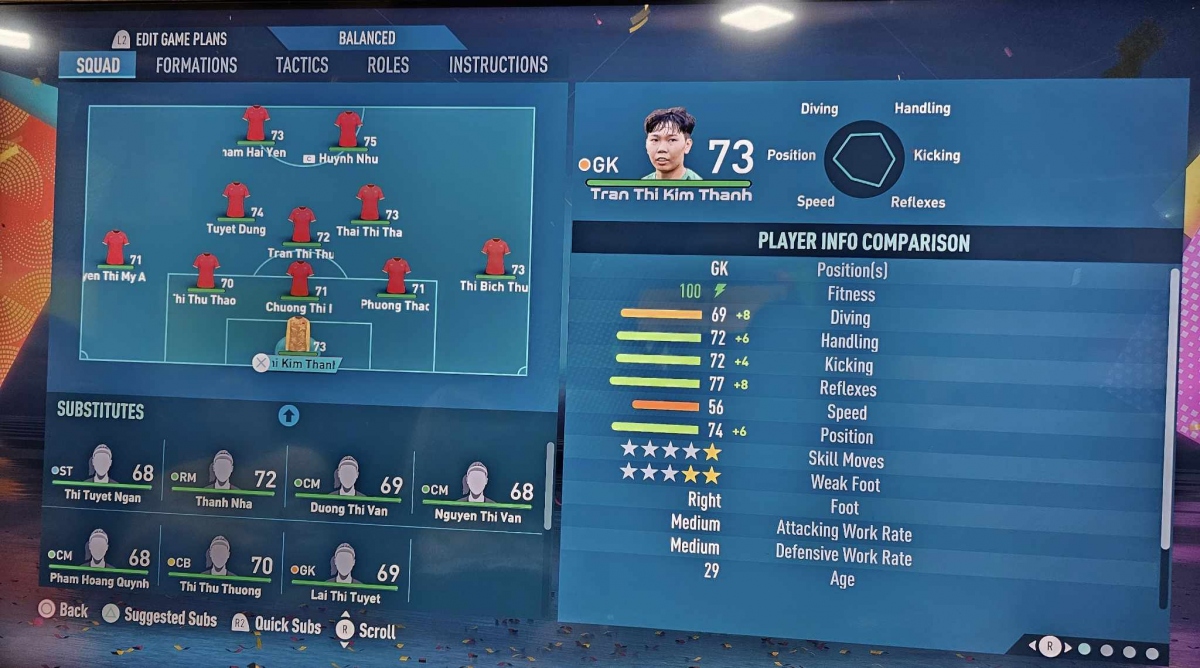Select striker Pham Hai Yen rated 73
This screenshot has width=1200, height=668.
coord(256,126)
